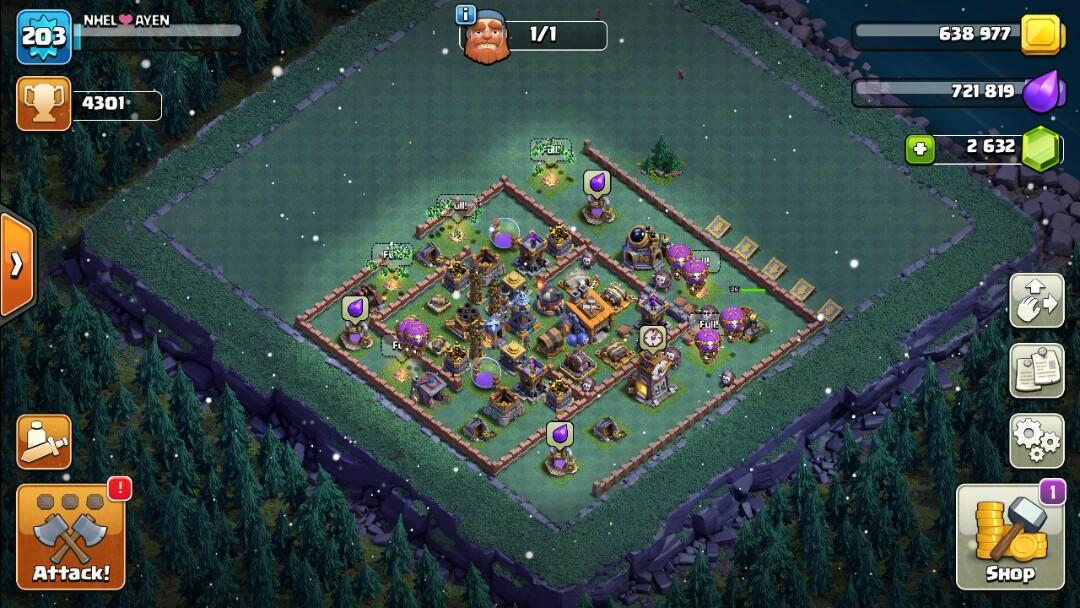
Task: Open the layout editor hand button
Action: 1036,301
